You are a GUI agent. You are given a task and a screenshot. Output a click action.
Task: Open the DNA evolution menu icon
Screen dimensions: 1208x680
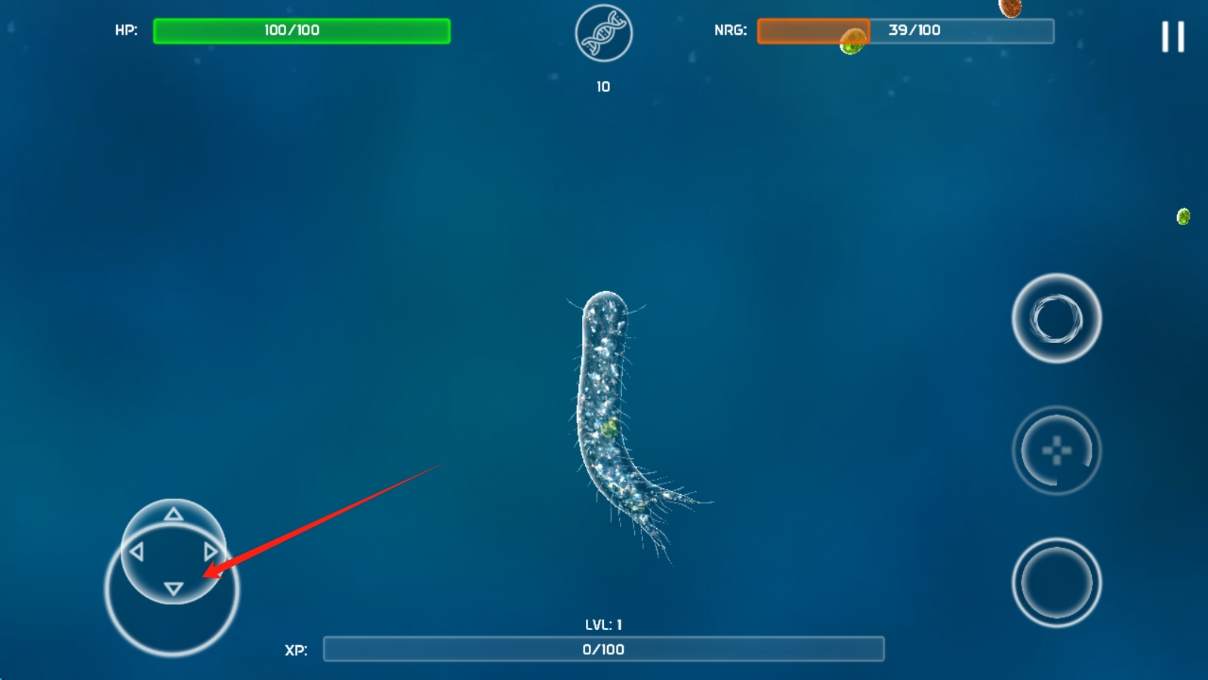click(x=604, y=33)
